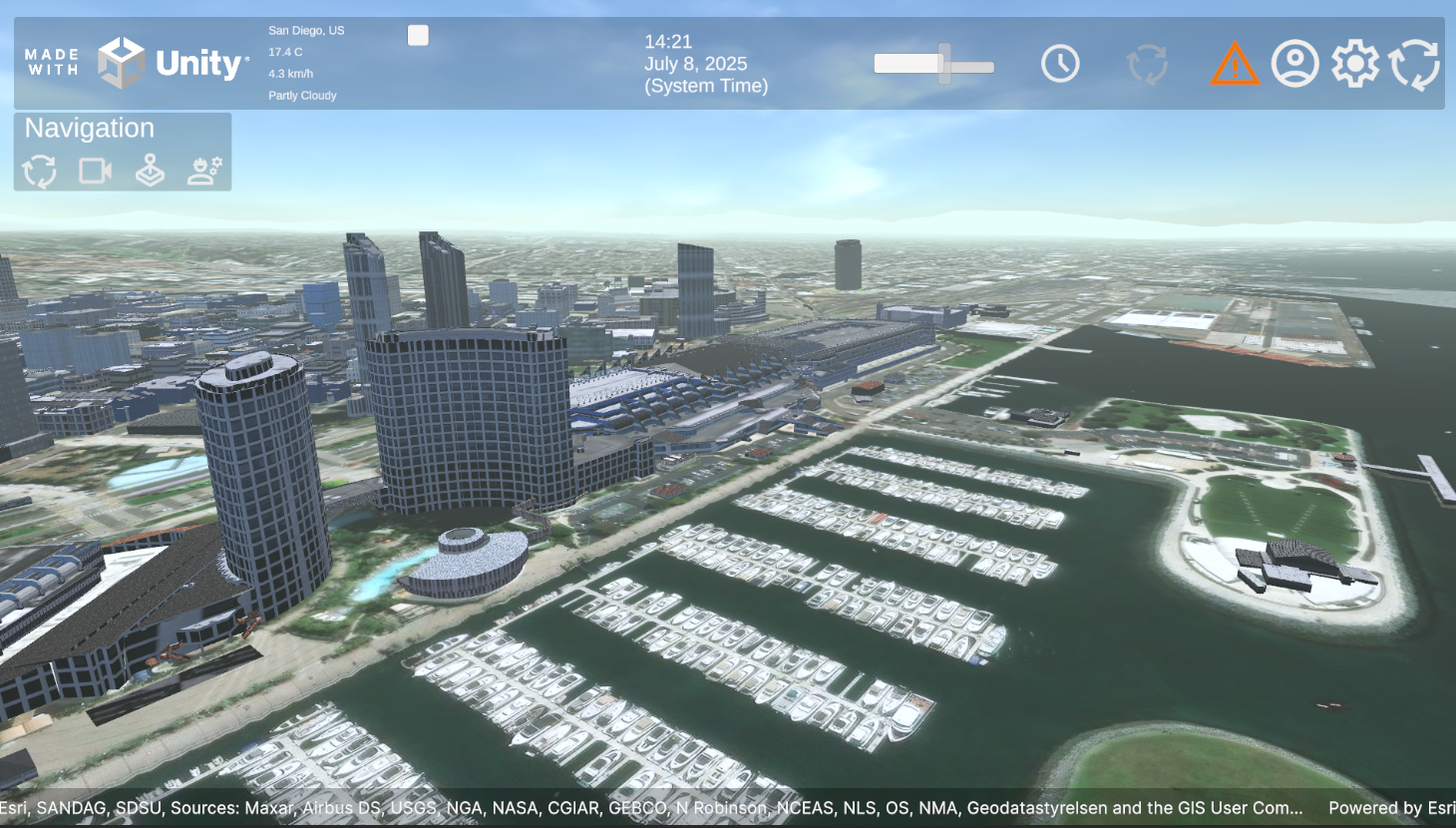The image size is (1456, 828).
Task: Click the Partly Cloudy weather status
Action: pyautogui.click(x=301, y=95)
